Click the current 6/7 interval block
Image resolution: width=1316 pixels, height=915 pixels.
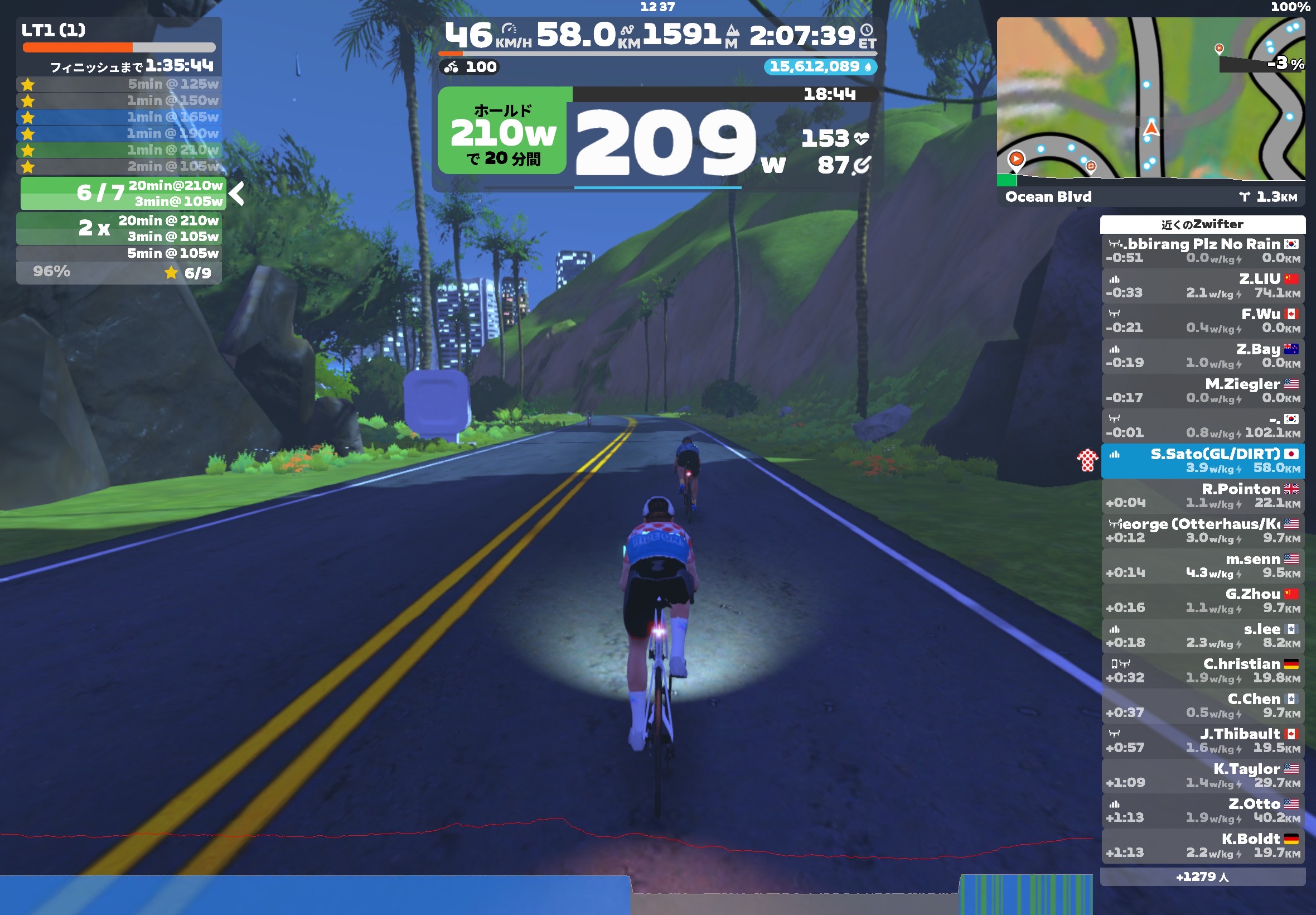(123, 193)
